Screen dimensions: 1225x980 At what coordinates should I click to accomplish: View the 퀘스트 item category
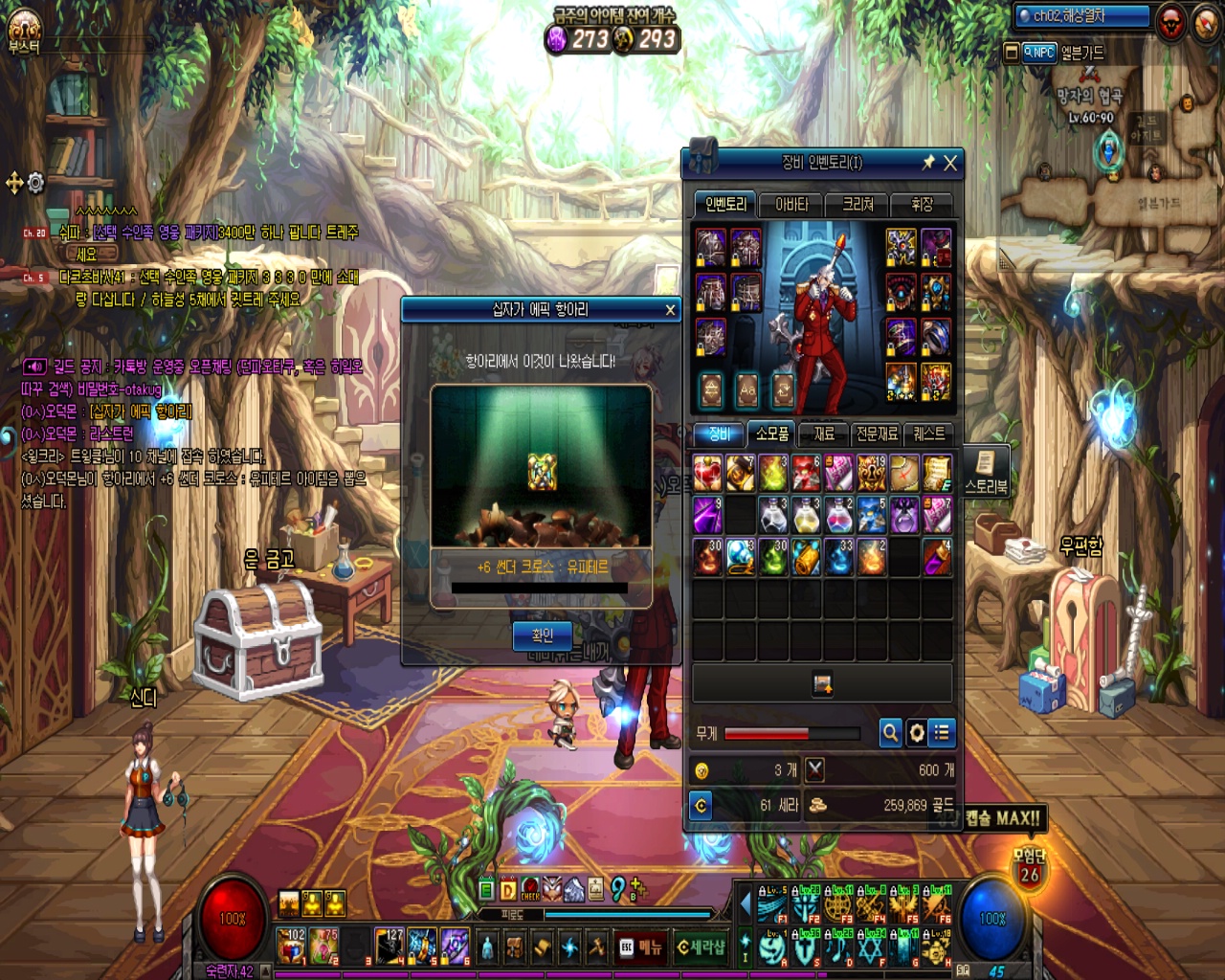click(x=928, y=434)
